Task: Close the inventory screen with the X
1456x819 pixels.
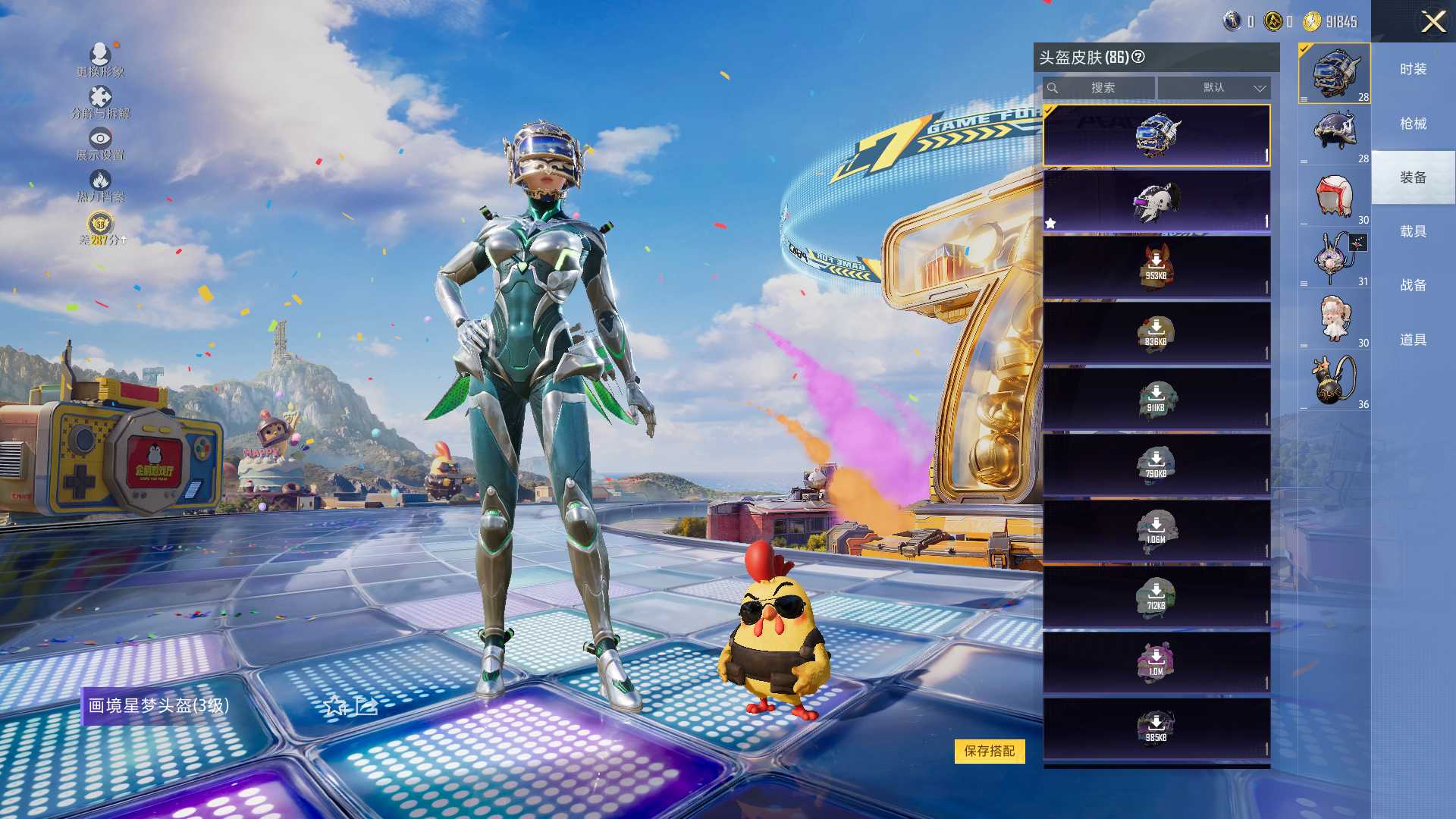Action: click(1432, 21)
